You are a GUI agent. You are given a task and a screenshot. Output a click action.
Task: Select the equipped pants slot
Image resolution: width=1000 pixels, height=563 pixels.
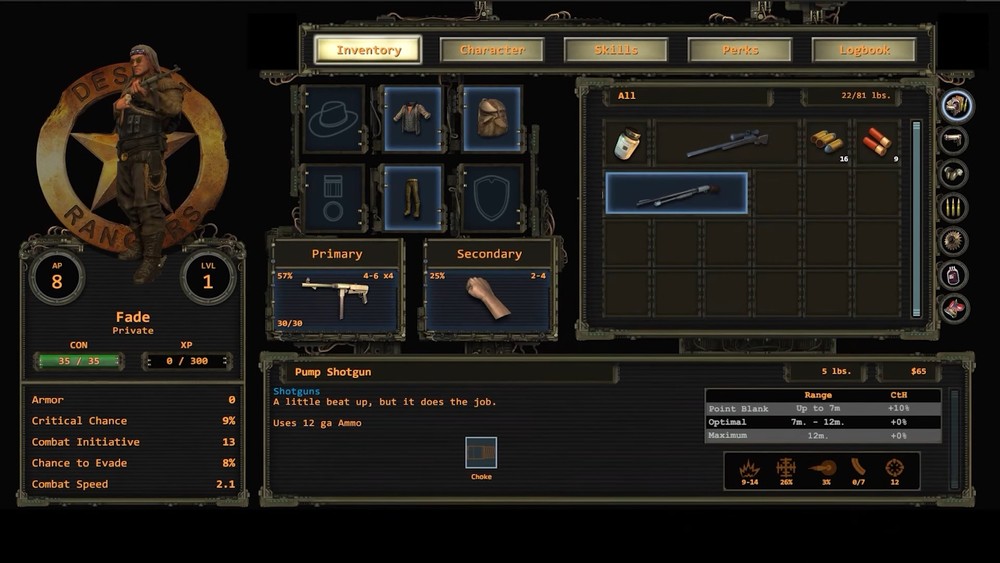coord(412,197)
